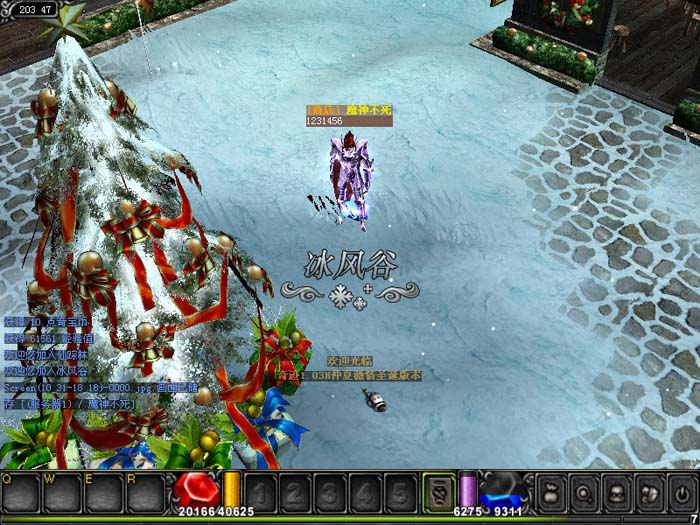The image size is (700, 525).
Task: Use quick slot number 5
Action: pyautogui.click(x=399, y=493)
